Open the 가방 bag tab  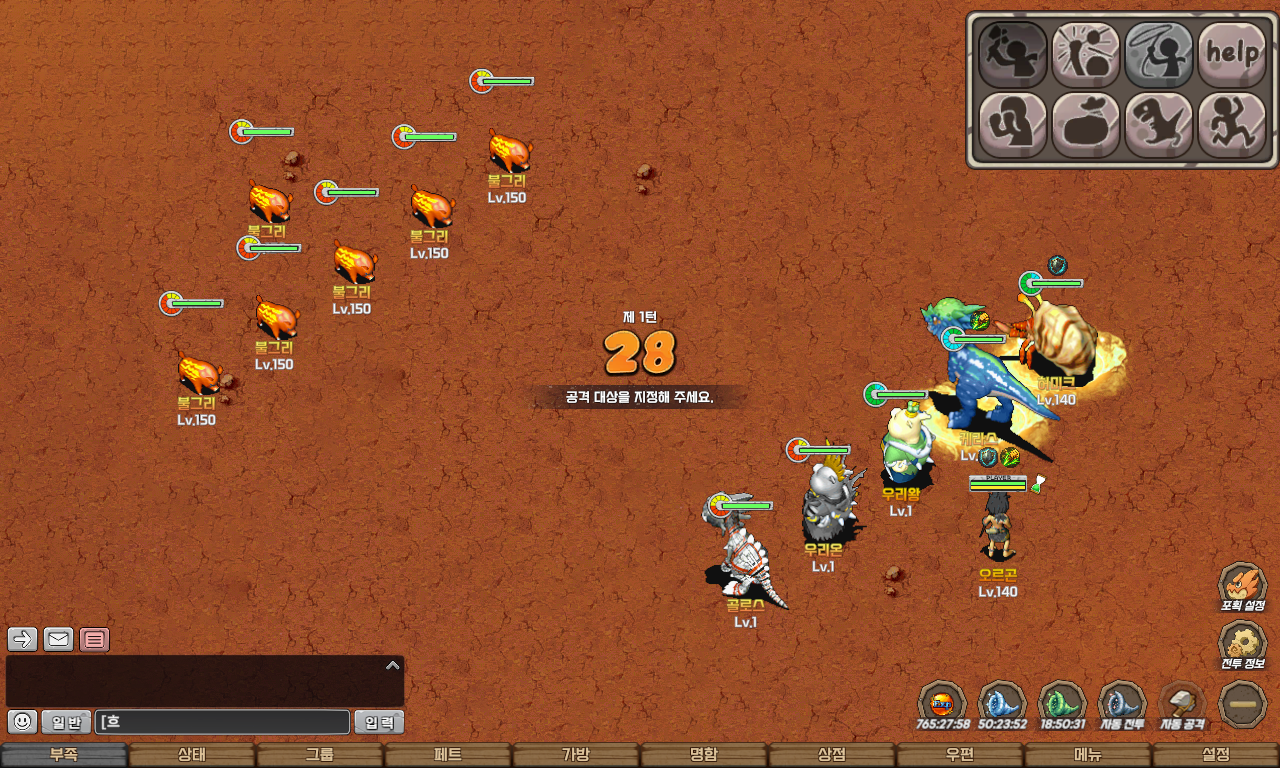(x=576, y=755)
